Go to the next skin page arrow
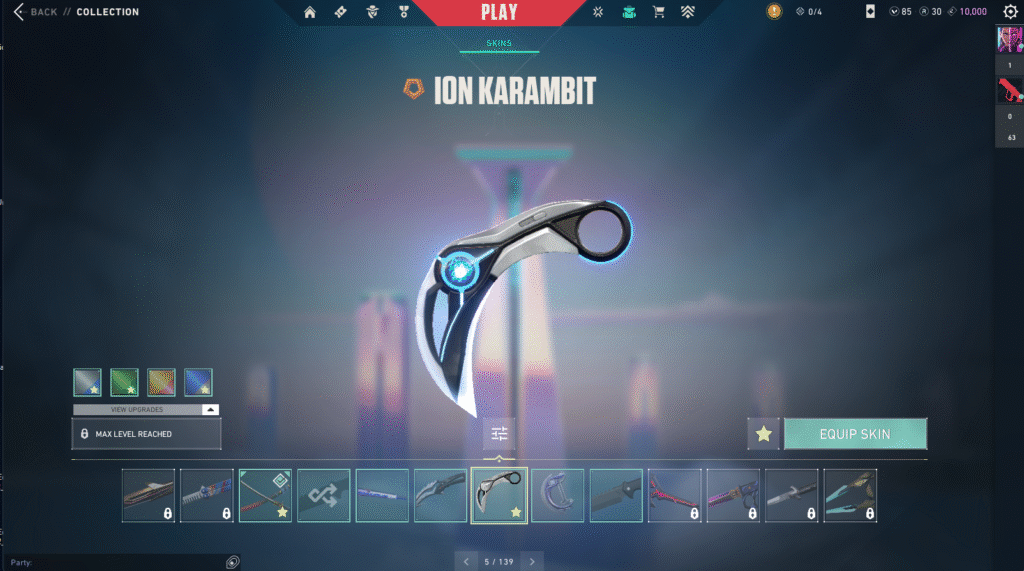 coord(533,561)
